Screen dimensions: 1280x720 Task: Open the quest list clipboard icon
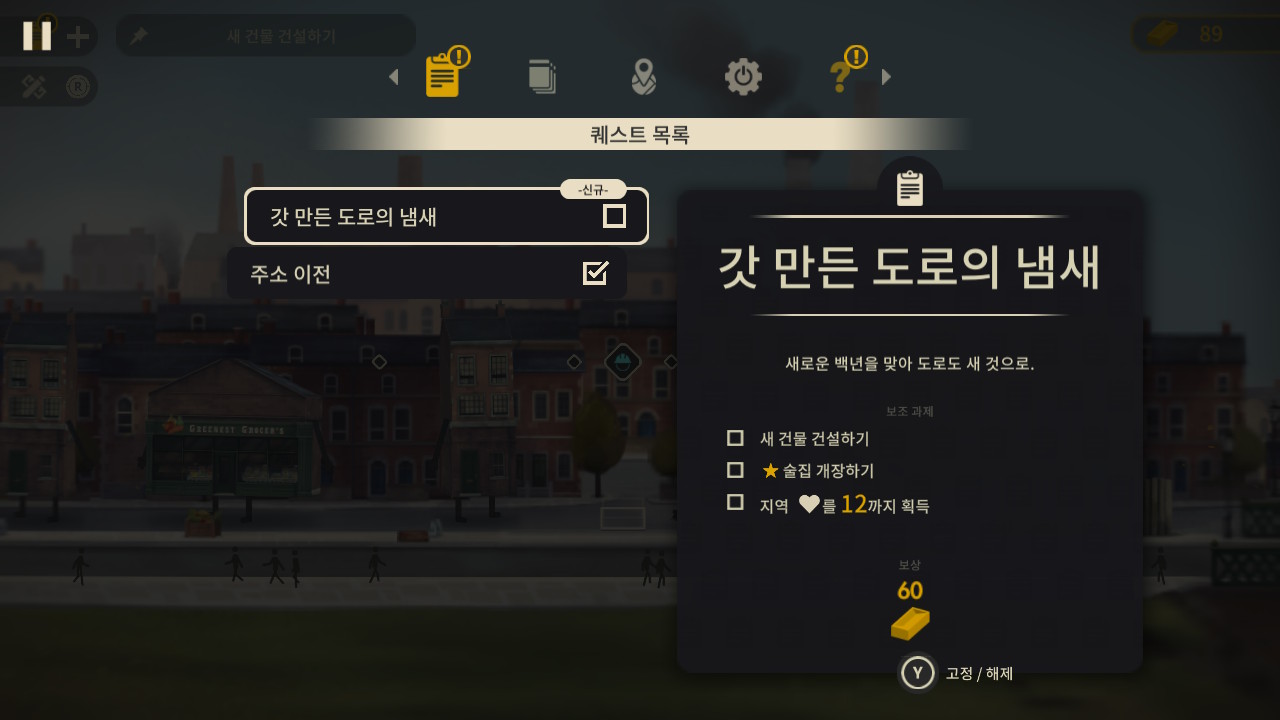coord(443,76)
